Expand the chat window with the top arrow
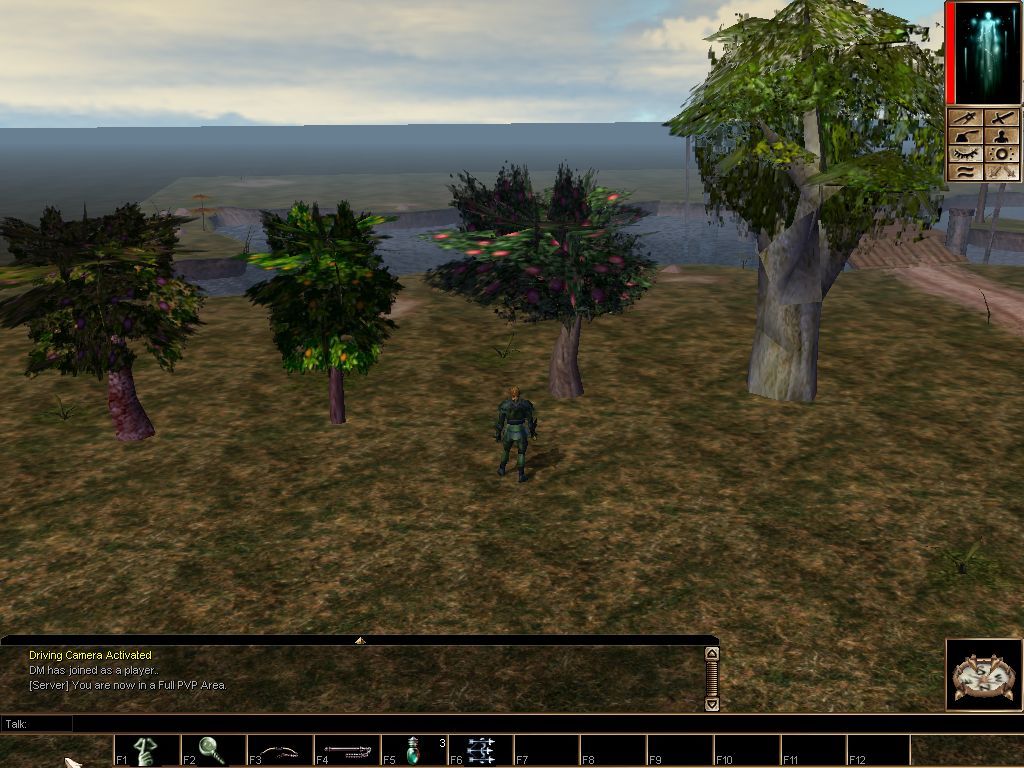Screen dimensions: 1024x768 click(360, 640)
